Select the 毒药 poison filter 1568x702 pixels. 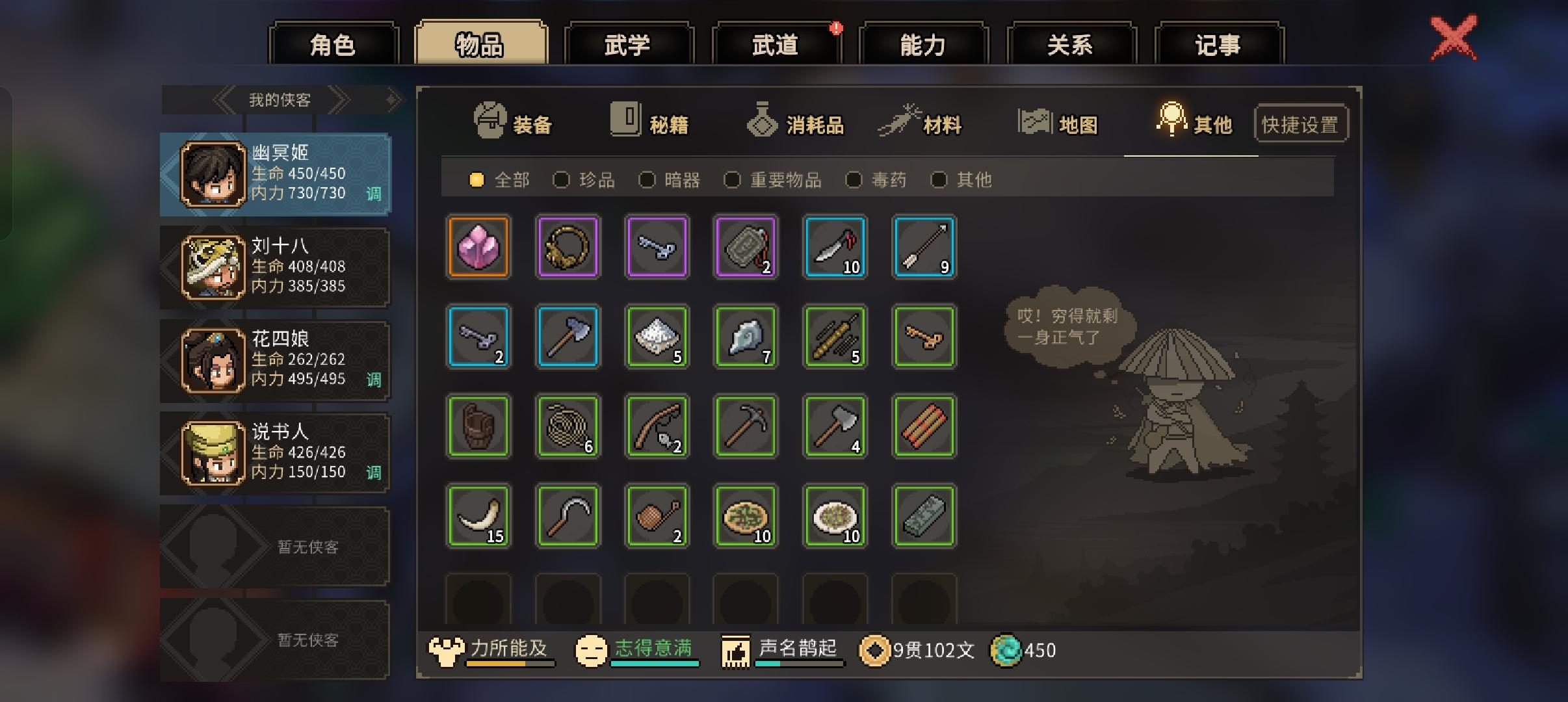(855, 180)
